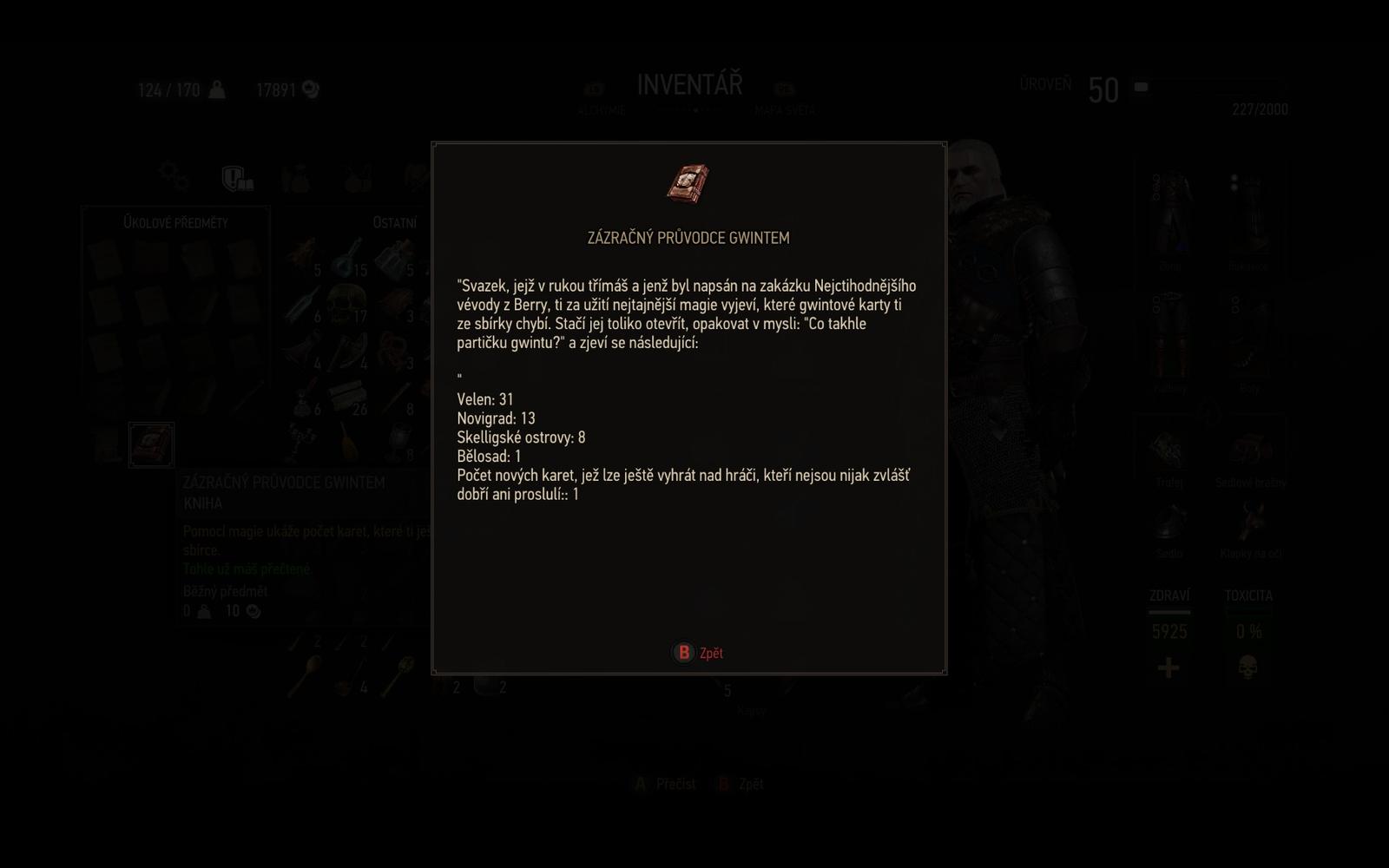Select the Trofej equipment slot
This screenshot has width=1389, height=868.
tap(1167, 450)
